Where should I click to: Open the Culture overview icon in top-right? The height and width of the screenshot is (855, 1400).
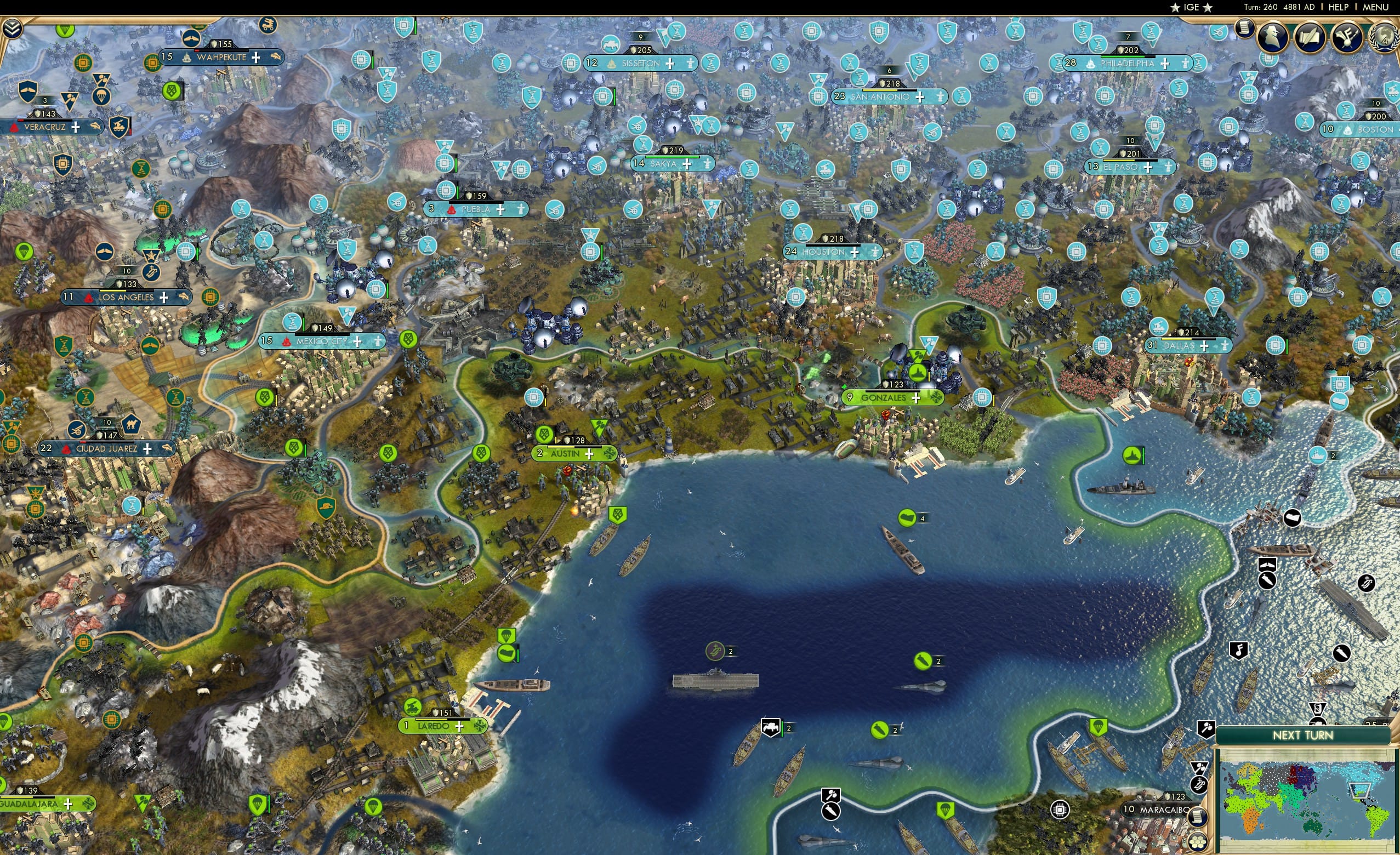click(1347, 36)
